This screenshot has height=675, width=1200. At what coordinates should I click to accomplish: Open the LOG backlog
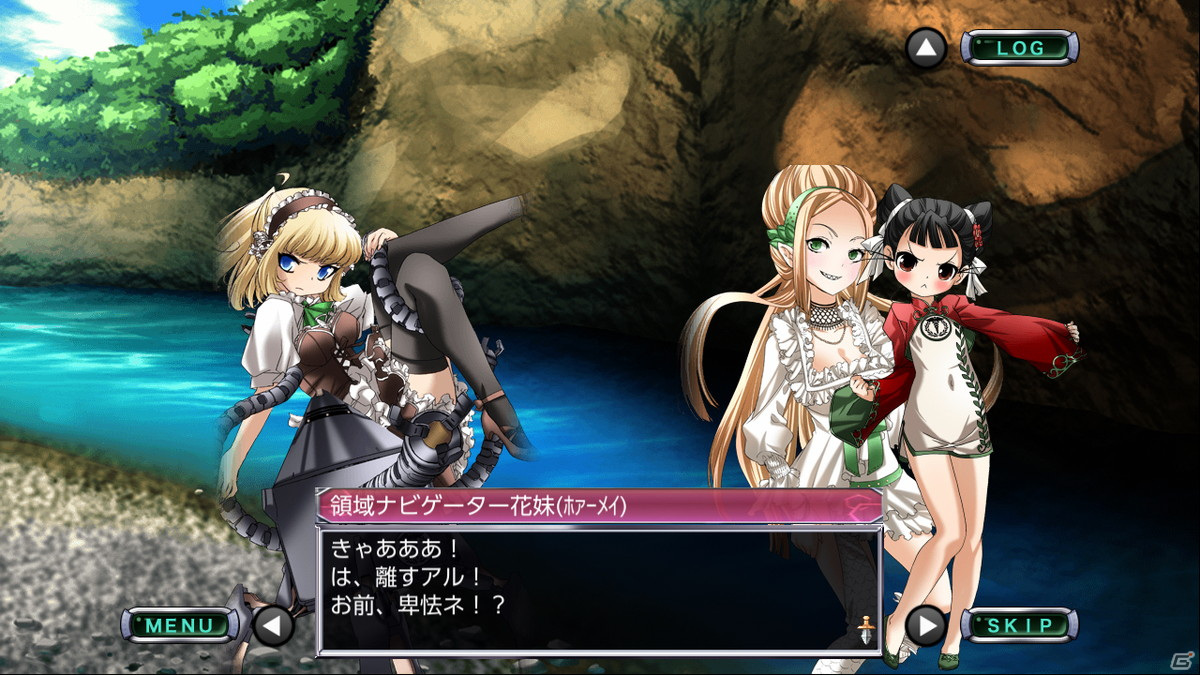[x=1020, y=48]
